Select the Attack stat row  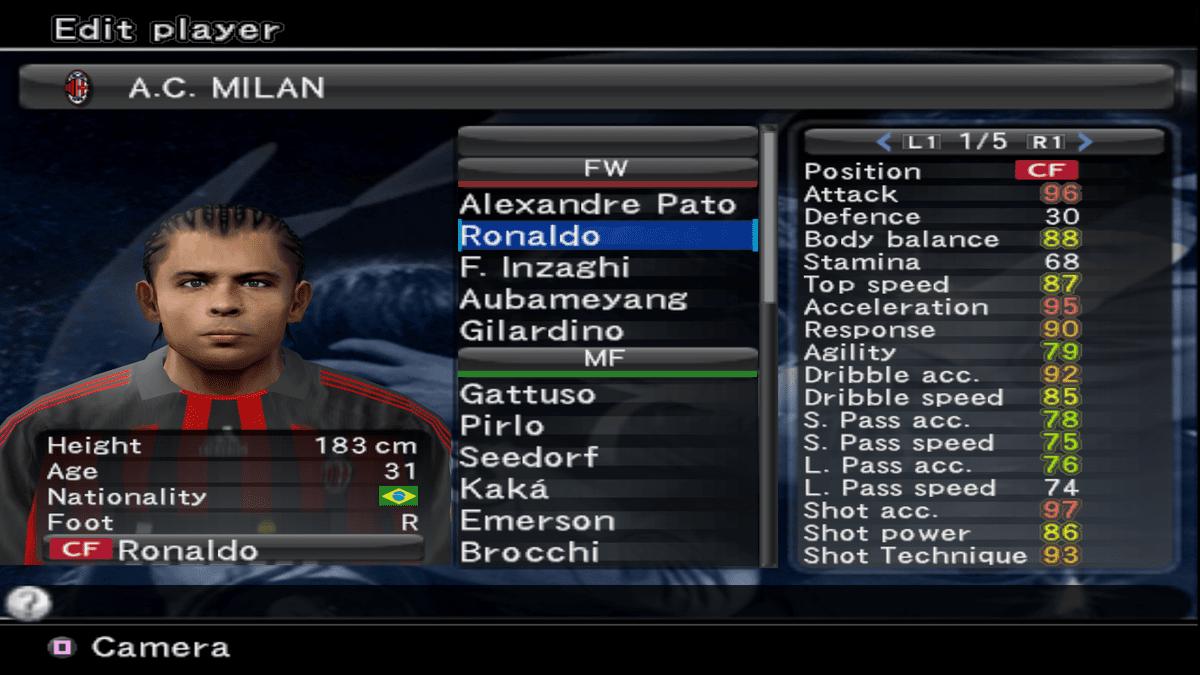point(940,194)
